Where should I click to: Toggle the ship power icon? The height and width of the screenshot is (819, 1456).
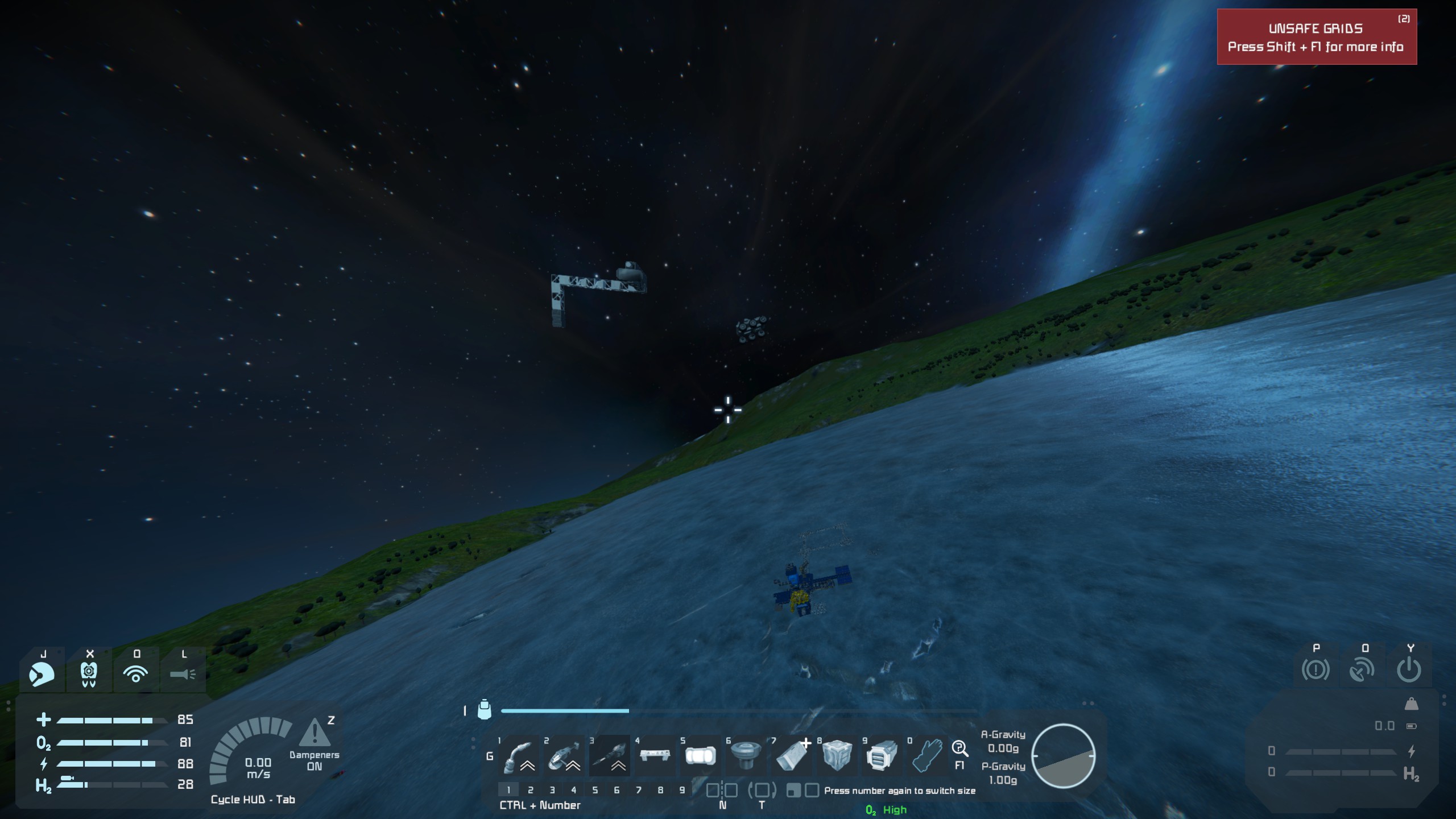[1409, 669]
